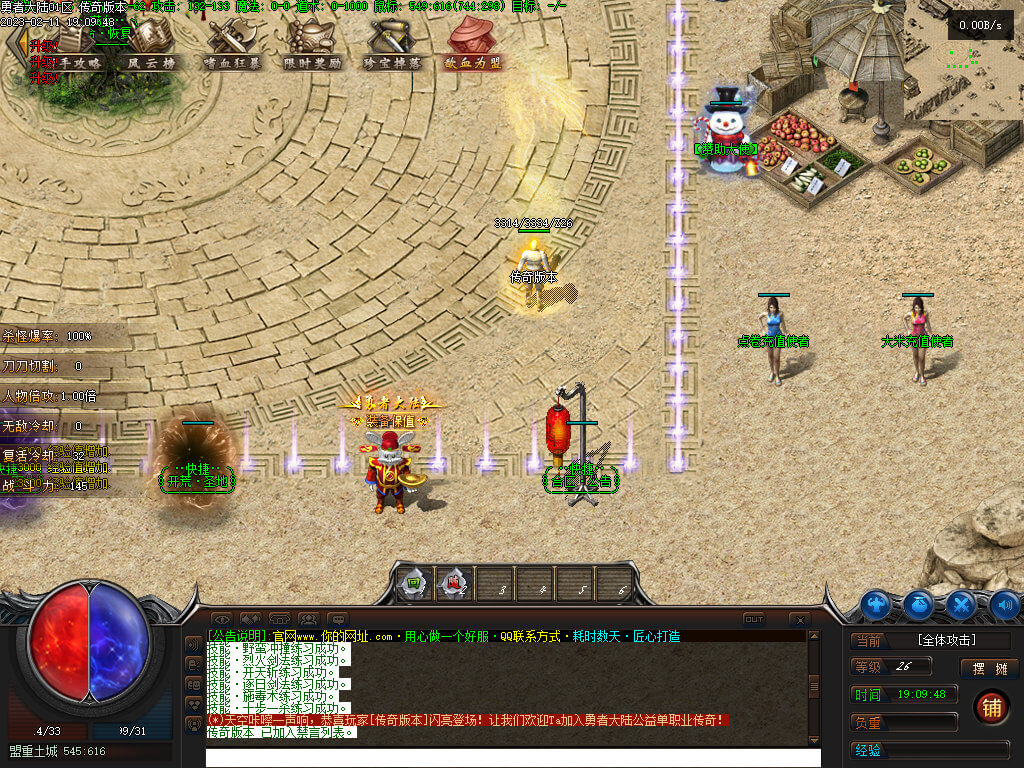
Task: Close the chat panel with the X button
Action: pos(799,620)
